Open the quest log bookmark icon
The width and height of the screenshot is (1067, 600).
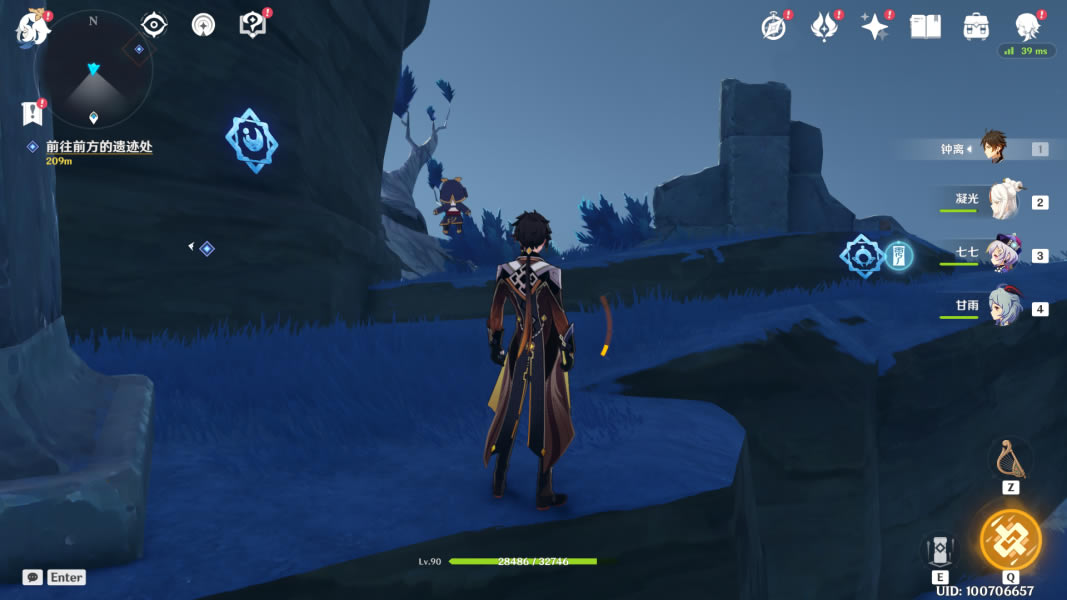click(33, 113)
